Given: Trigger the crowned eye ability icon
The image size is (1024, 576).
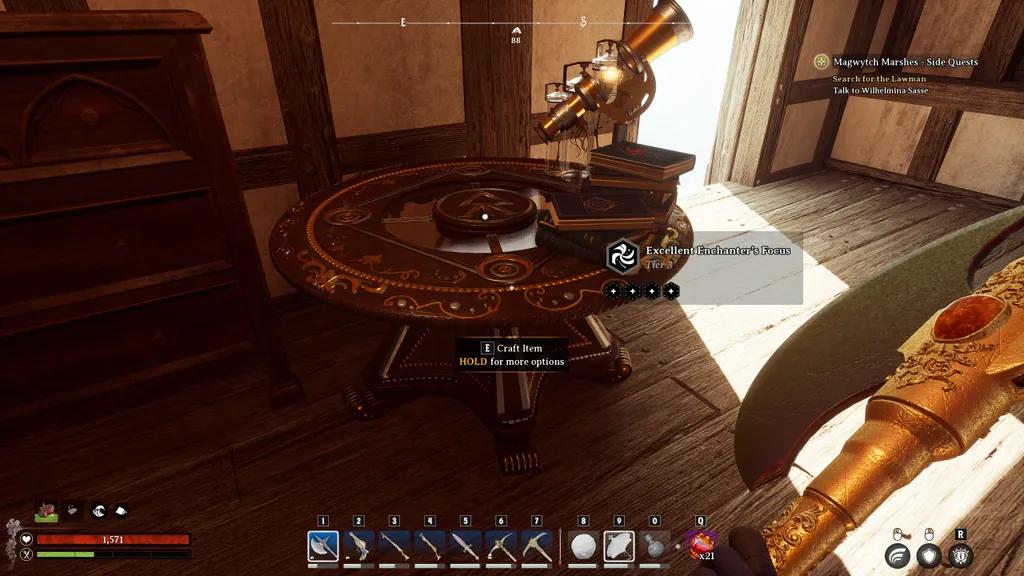Looking at the screenshot, I should [x=961, y=556].
